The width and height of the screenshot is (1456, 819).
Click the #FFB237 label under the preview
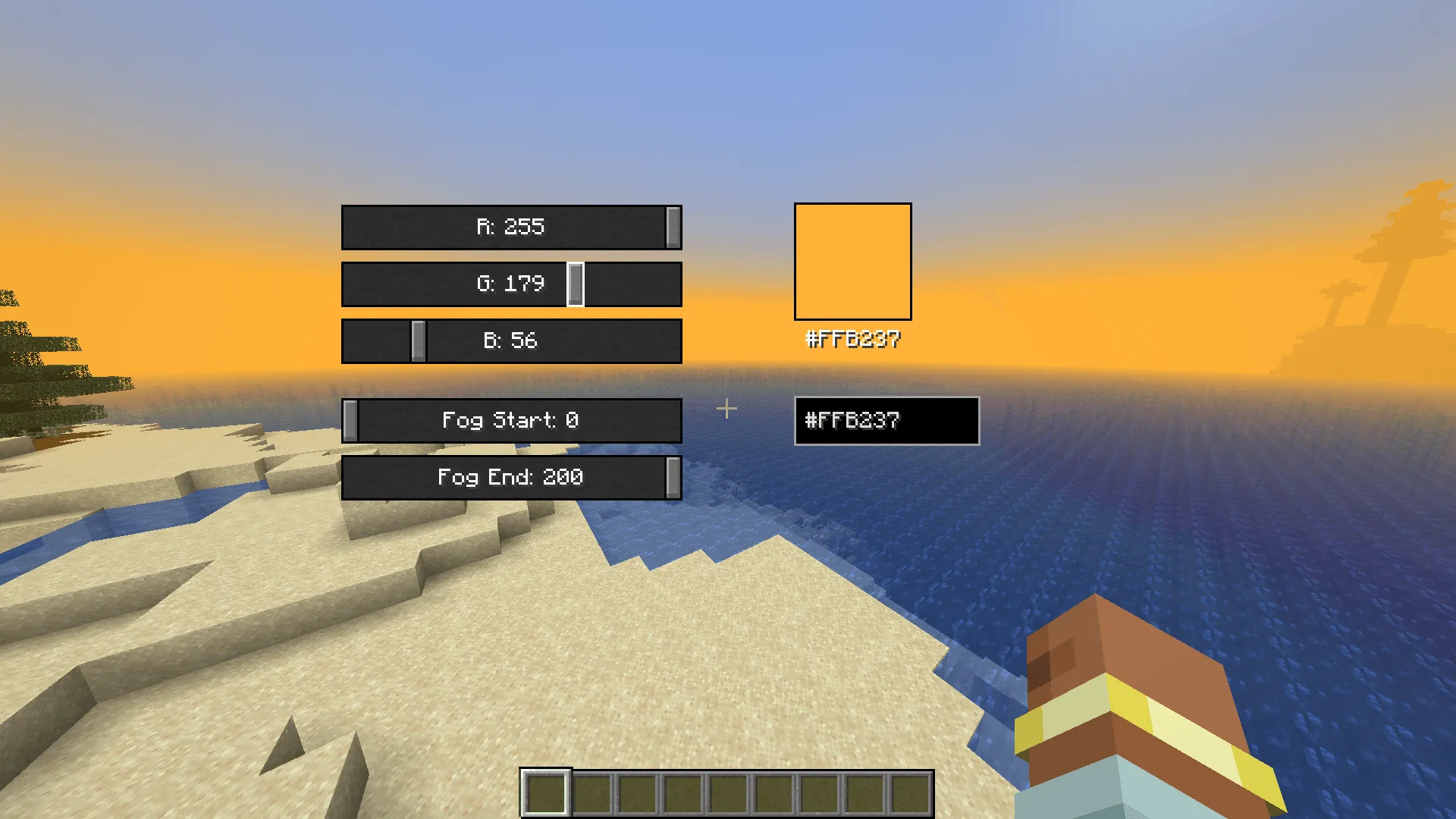(852, 340)
